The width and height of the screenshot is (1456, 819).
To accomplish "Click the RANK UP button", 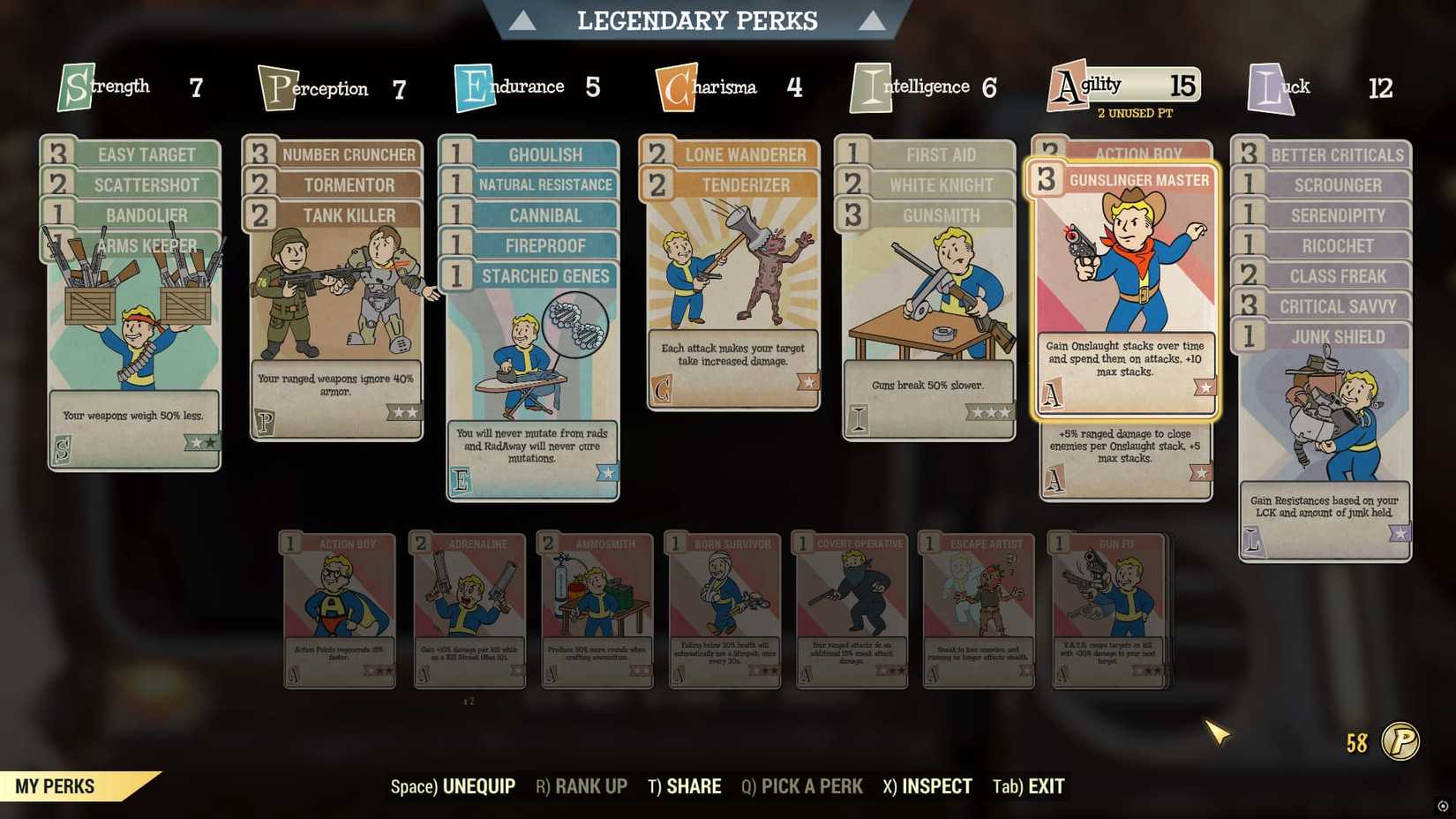I will (x=581, y=785).
